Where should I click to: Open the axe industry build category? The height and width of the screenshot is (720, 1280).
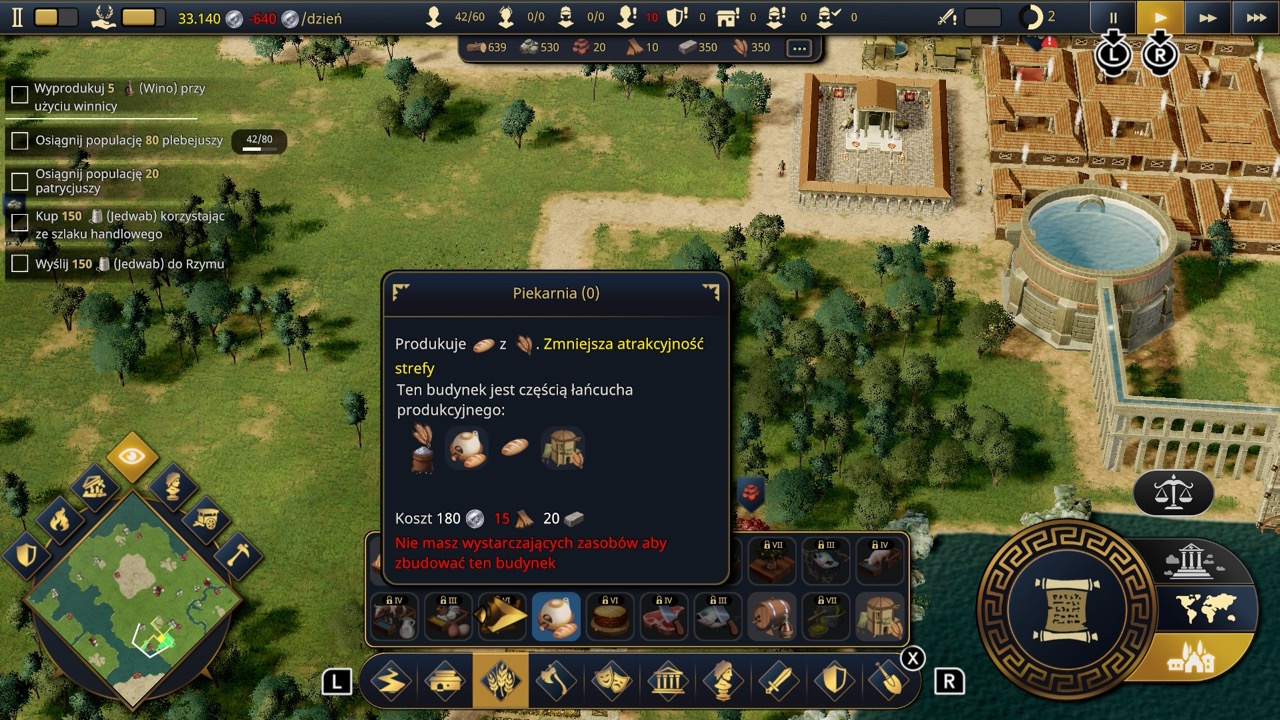(556, 682)
